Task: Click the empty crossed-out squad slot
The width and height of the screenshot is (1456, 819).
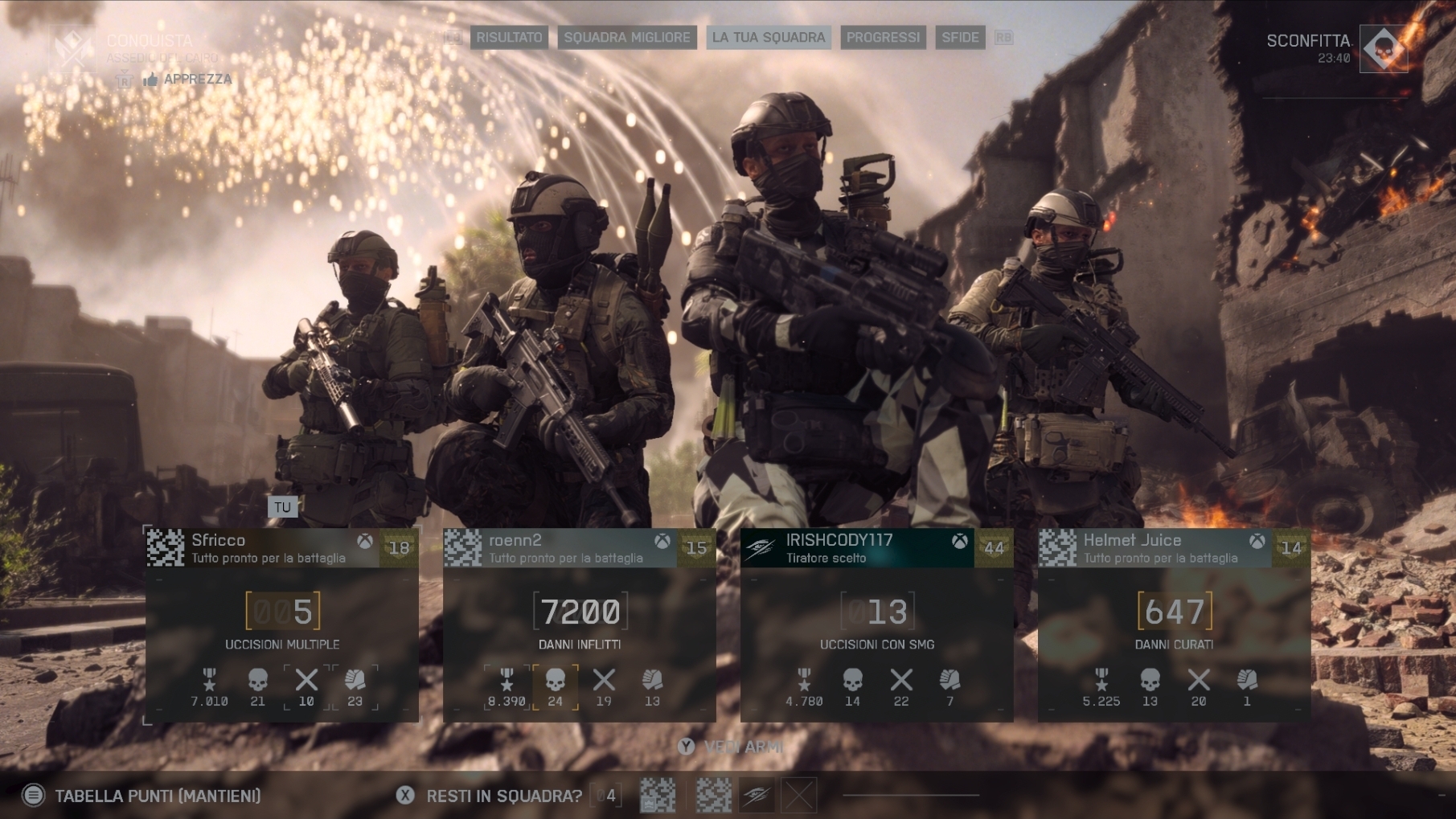Action: tap(798, 796)
